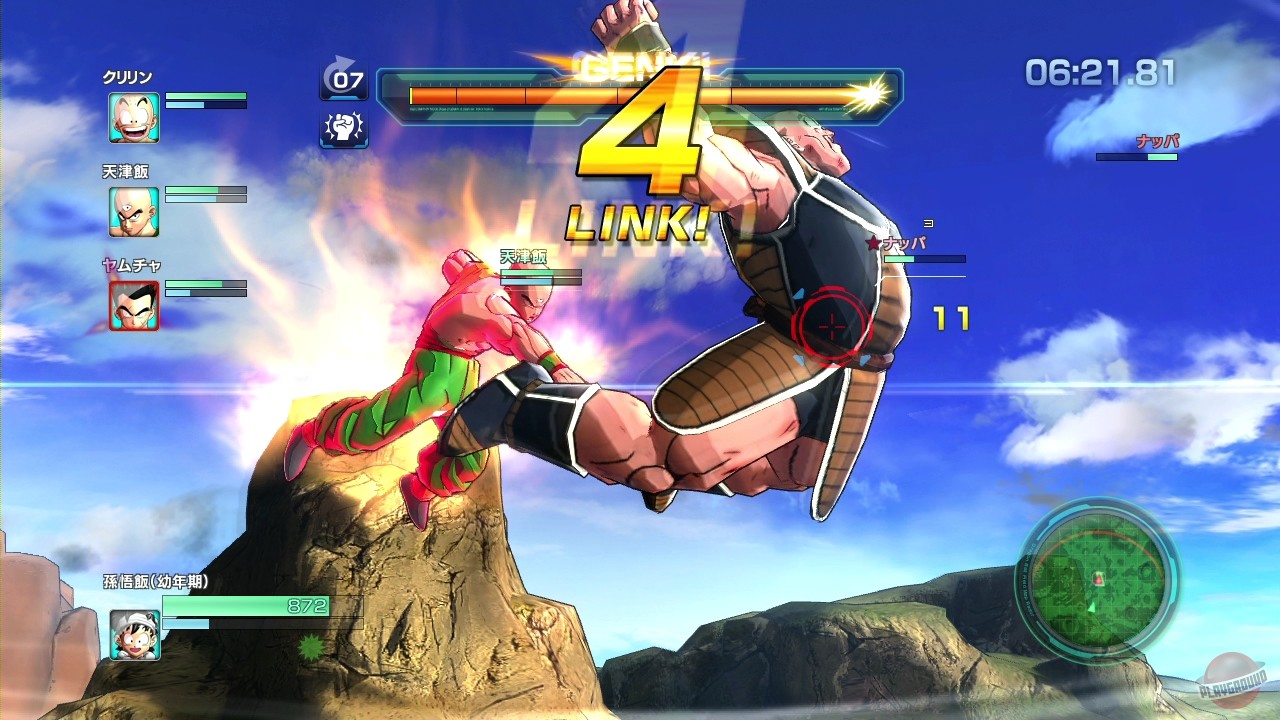Click the Tien Shinhan (天津飯) portrait
This screenshot has height=720, width=1280.
pyautogui.click(x=134, y=212)
